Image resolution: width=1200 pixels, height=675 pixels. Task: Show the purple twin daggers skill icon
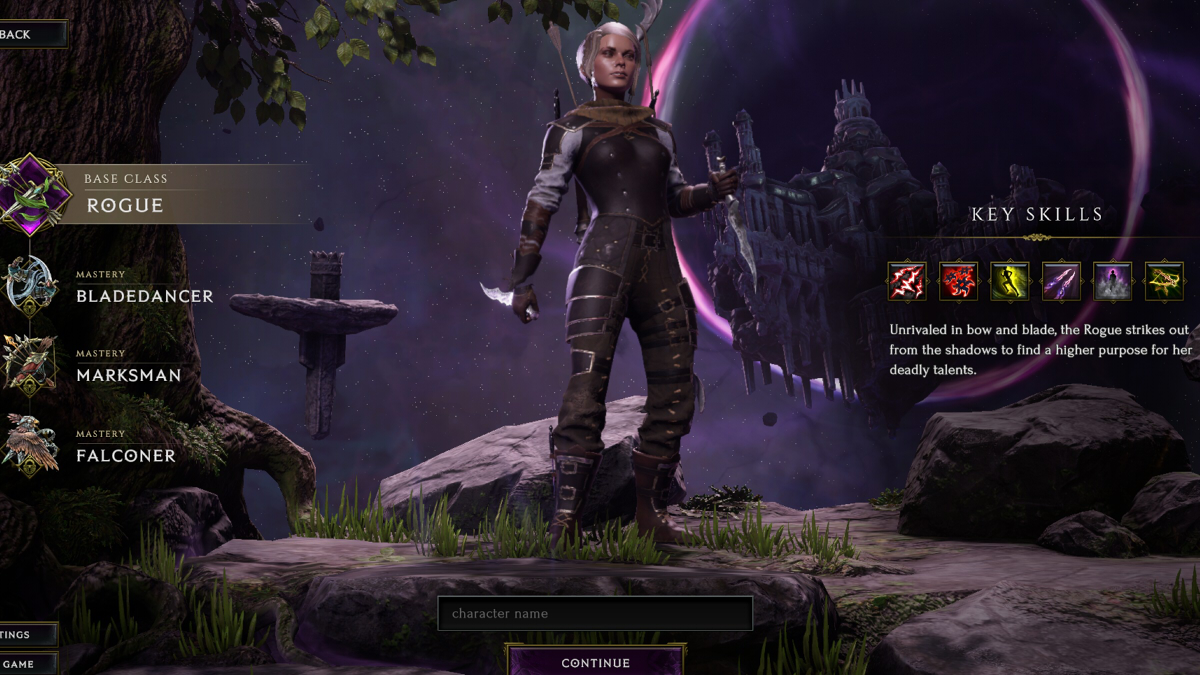click(x=1061, y=282)
